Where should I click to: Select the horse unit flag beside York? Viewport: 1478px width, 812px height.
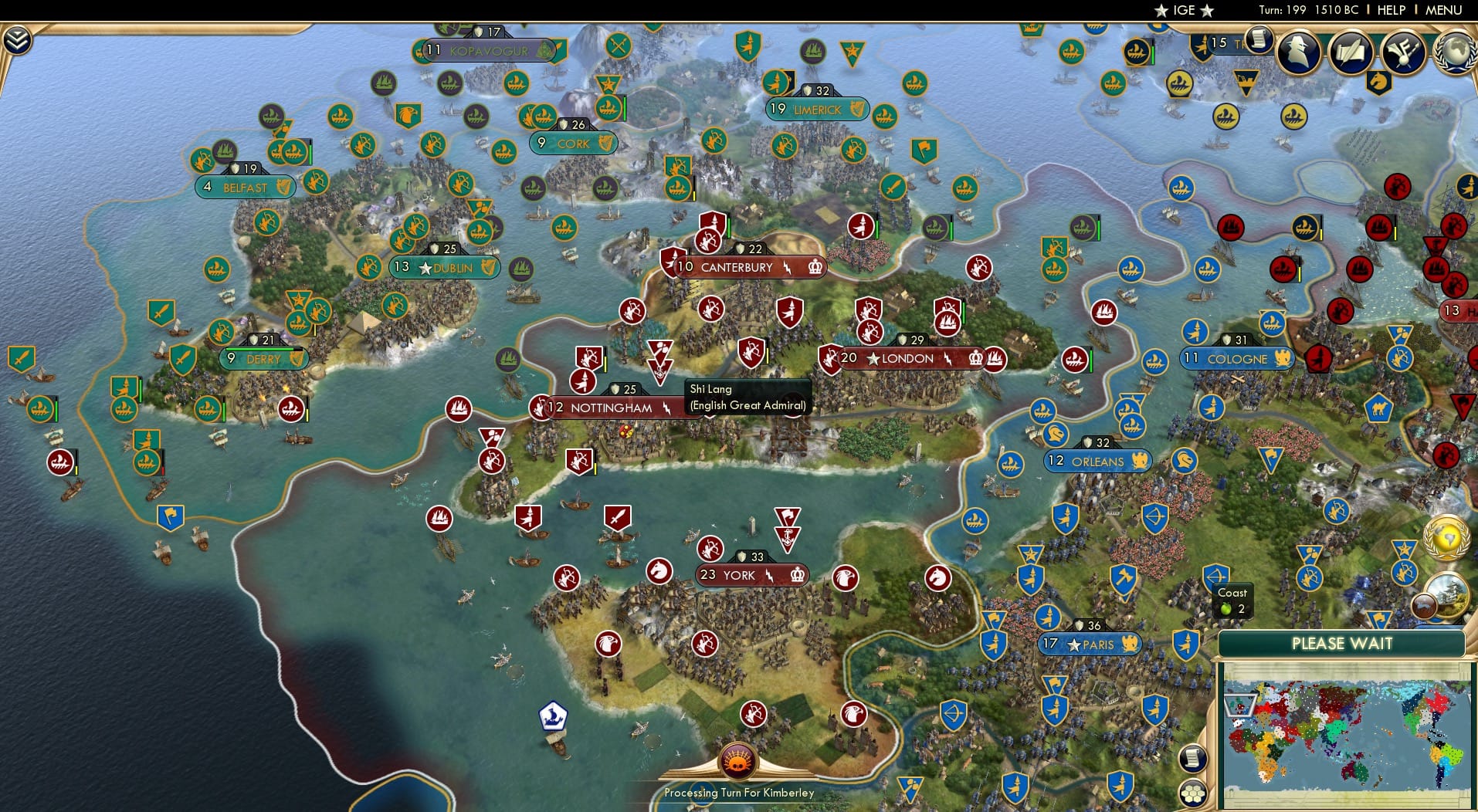tap(937, 577)
